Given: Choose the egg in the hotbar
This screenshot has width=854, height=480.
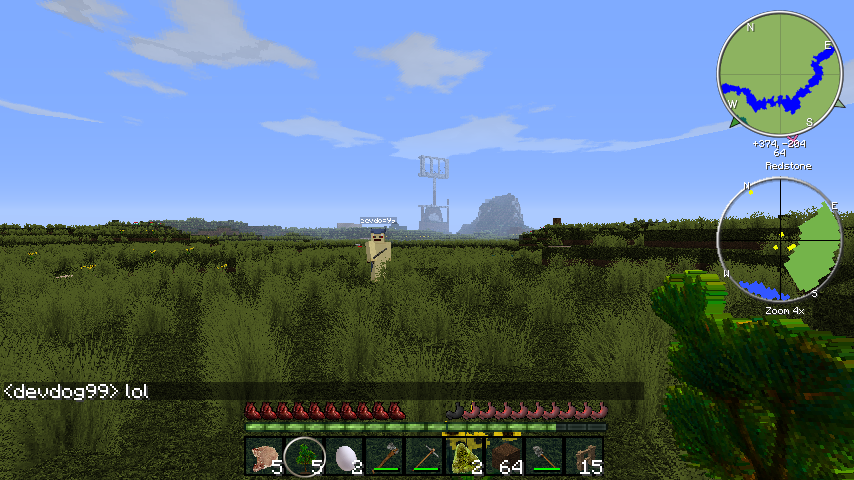Looking at the screenshot, I should [x=345, y=456].
